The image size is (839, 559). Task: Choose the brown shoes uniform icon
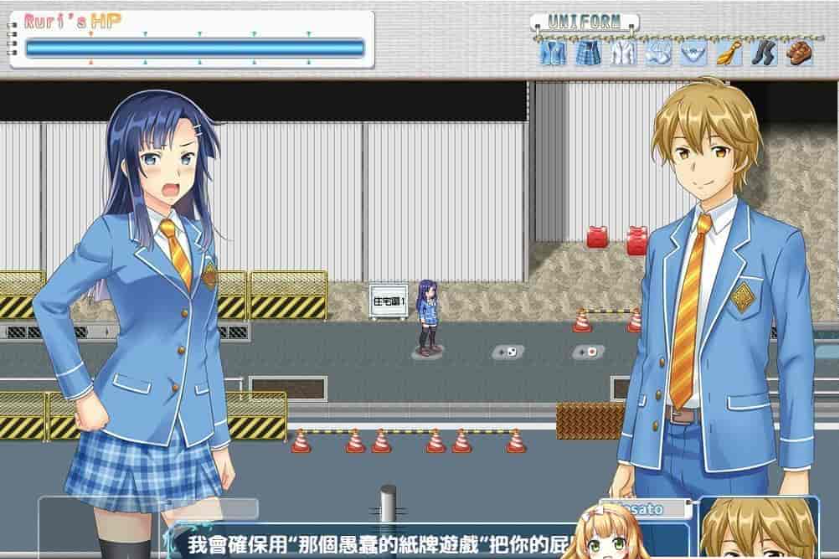(x=797, y=52)
